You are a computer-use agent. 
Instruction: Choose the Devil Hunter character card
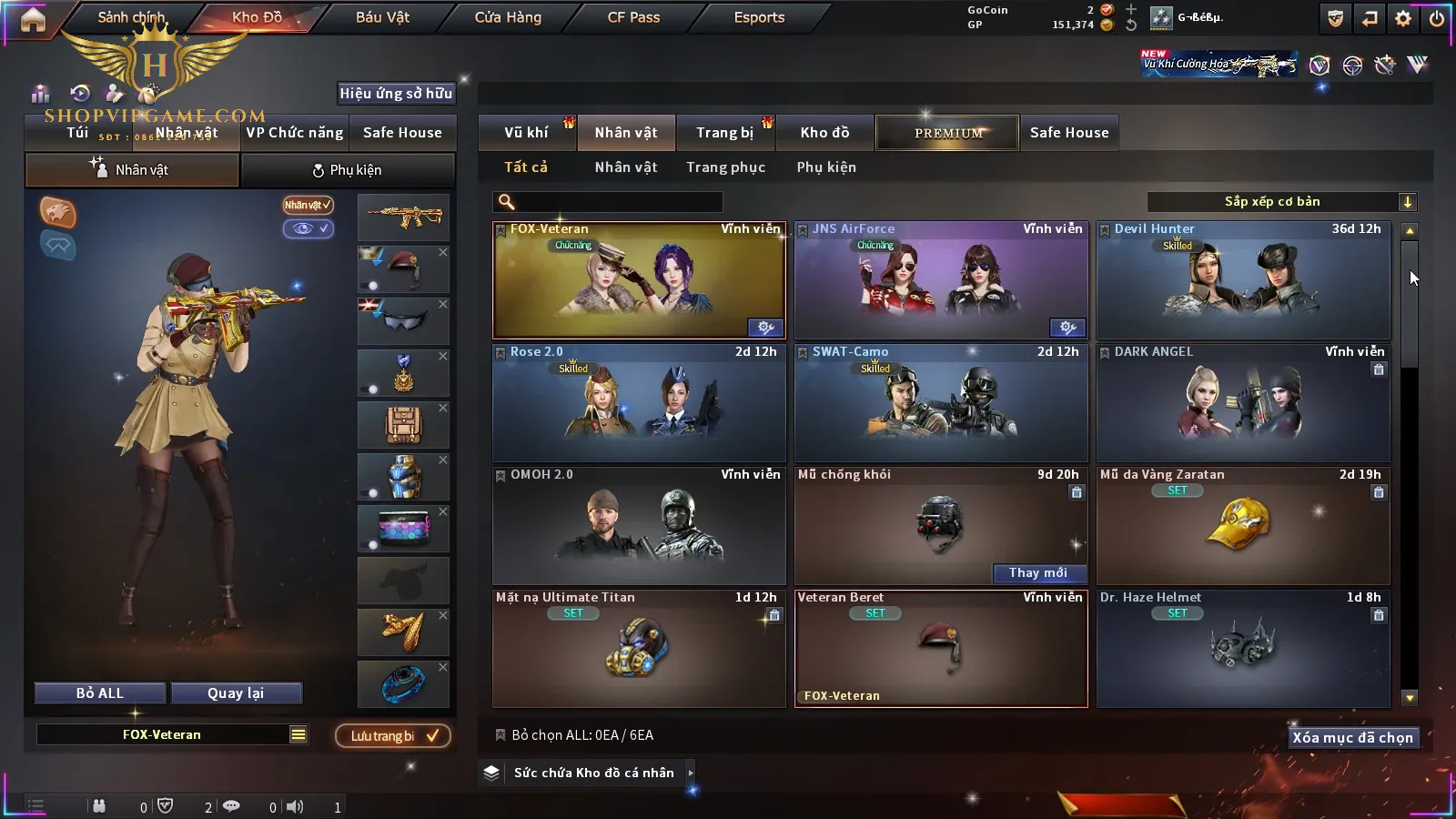click(1243, 280)
